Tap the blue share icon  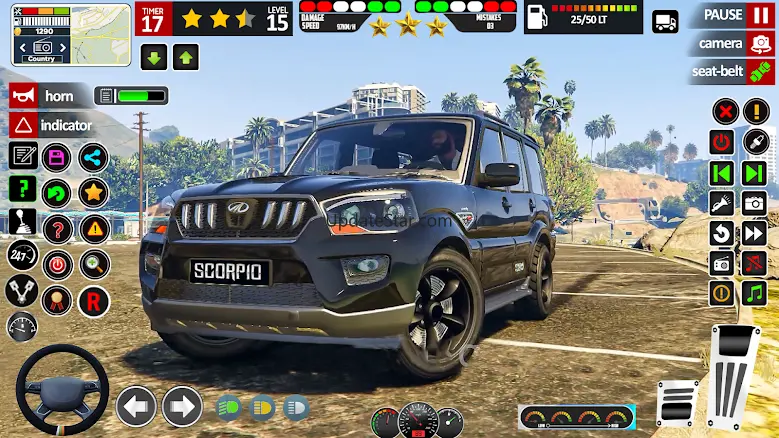93,157
